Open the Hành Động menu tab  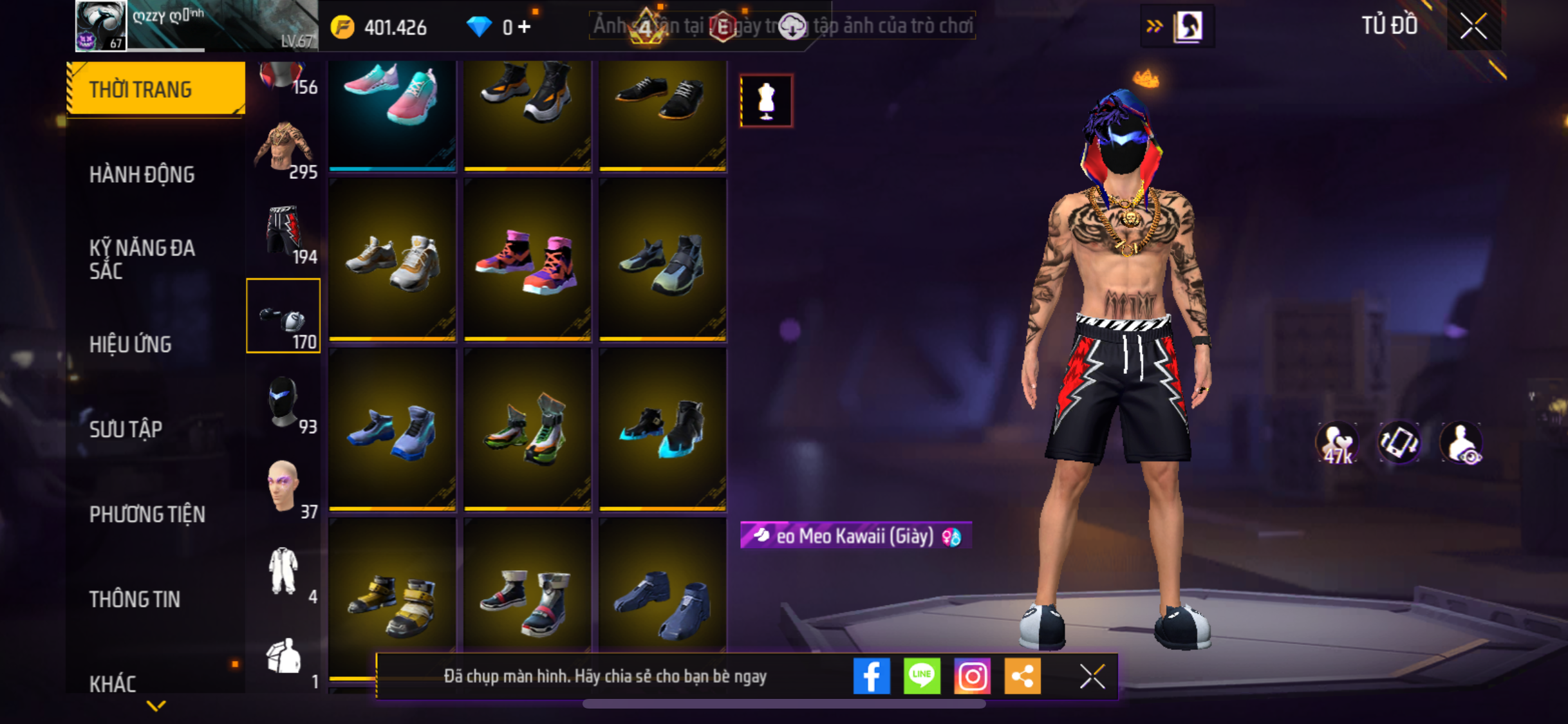coord(142,174)
